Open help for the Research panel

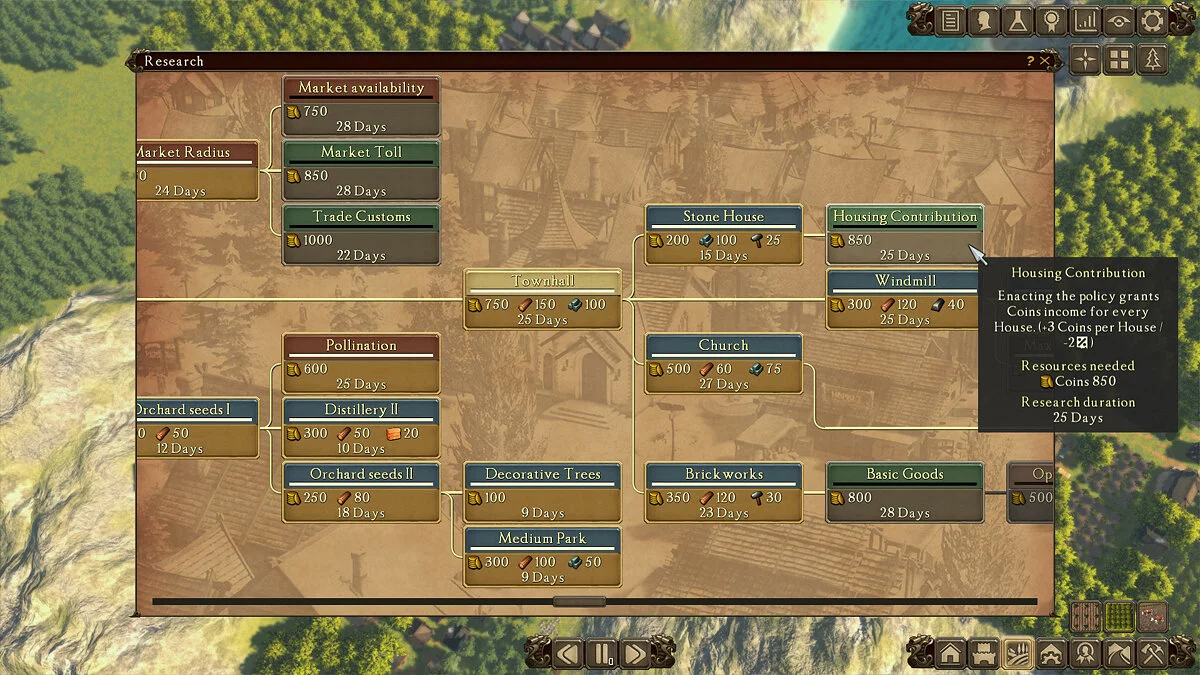(1030, 61)
